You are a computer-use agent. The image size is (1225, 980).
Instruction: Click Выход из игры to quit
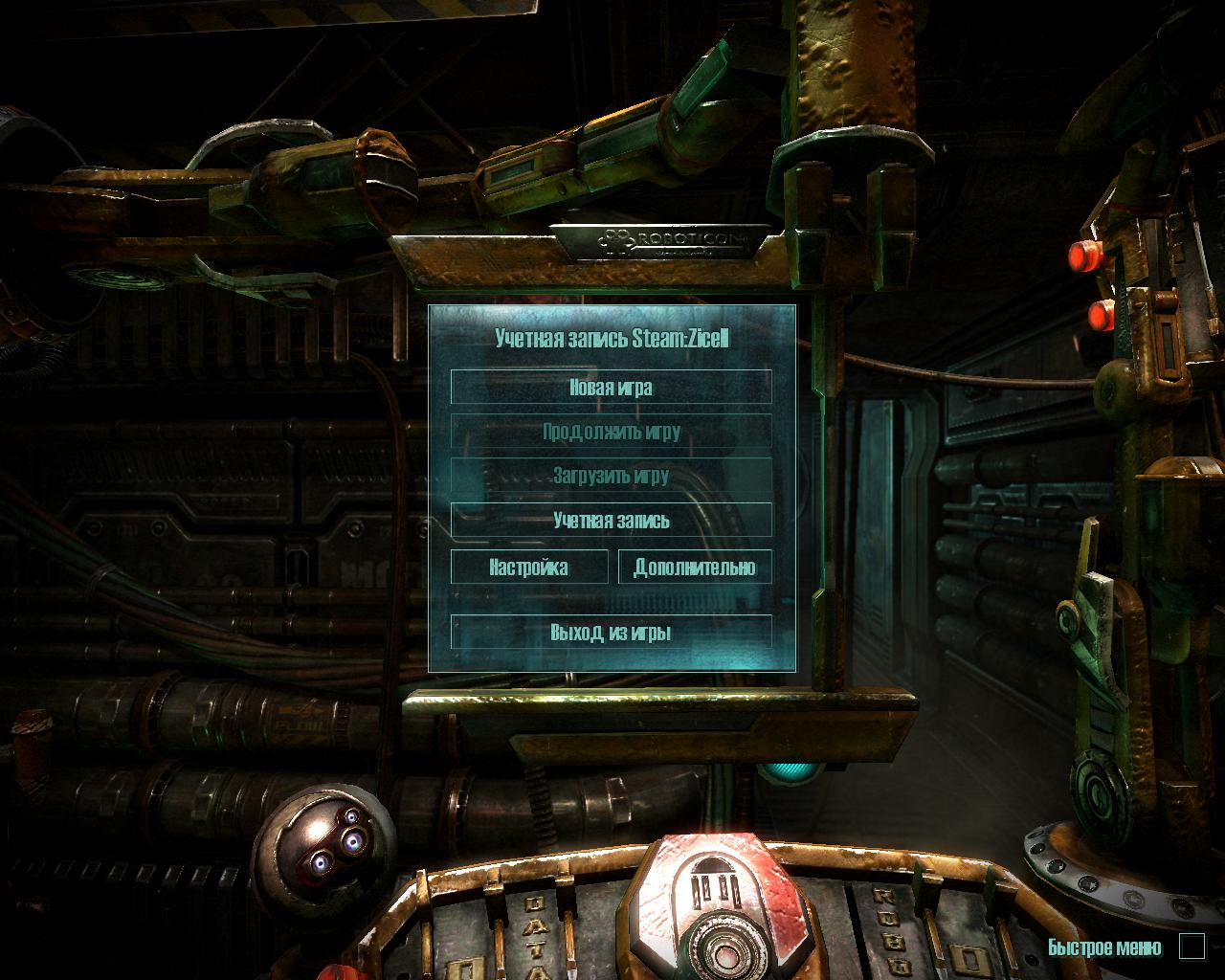[611, 633]
